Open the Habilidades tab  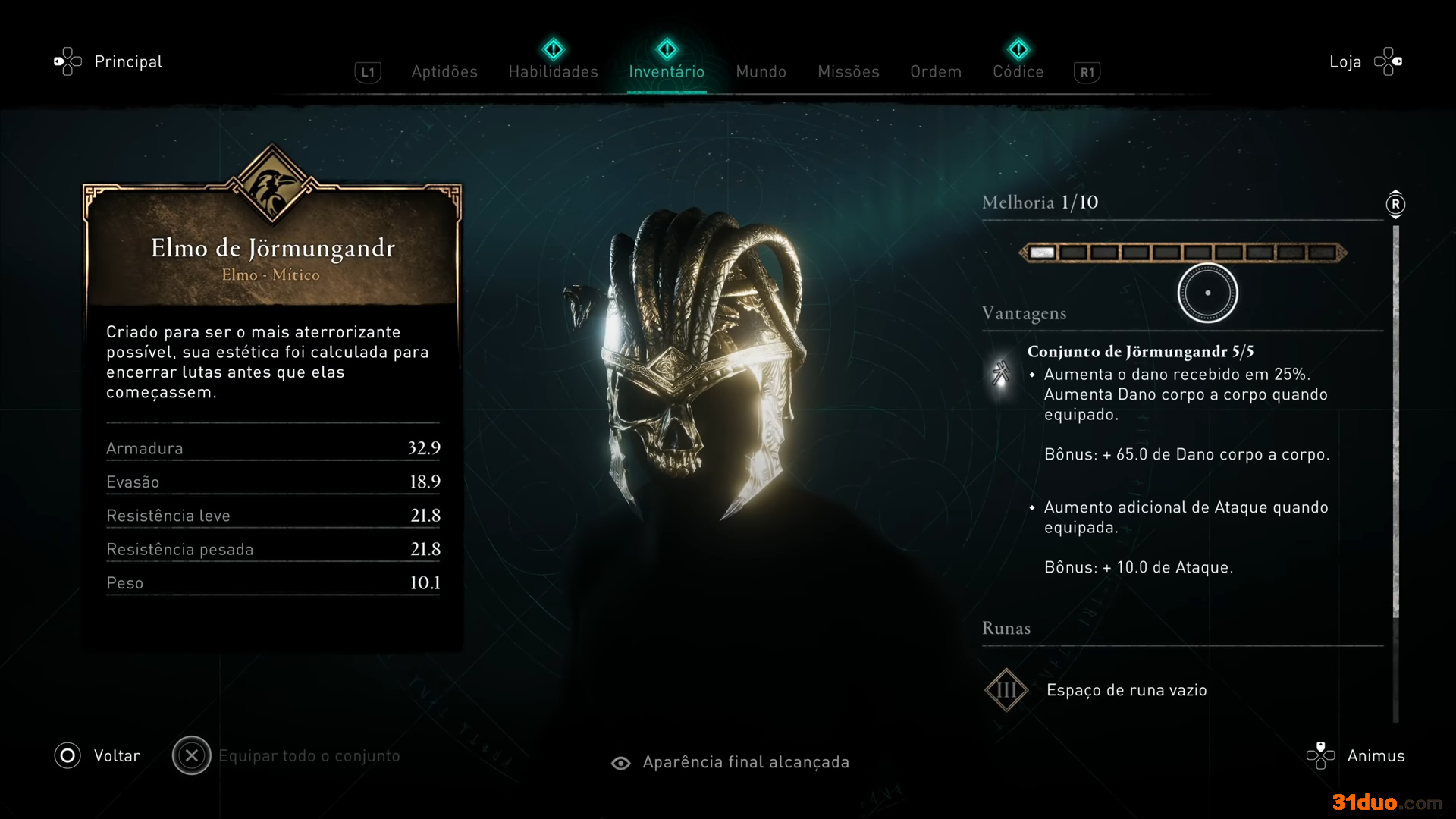[x=553, y=71]
